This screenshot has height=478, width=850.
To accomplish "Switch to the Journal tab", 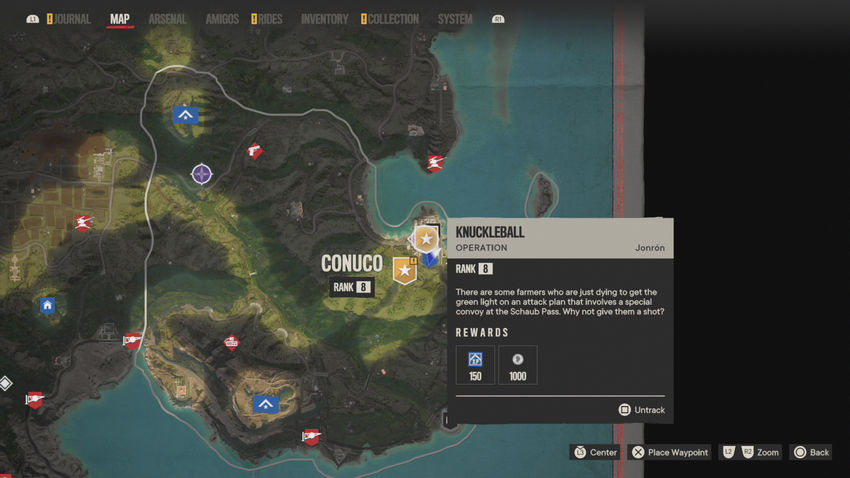I will tap(72, 19).
